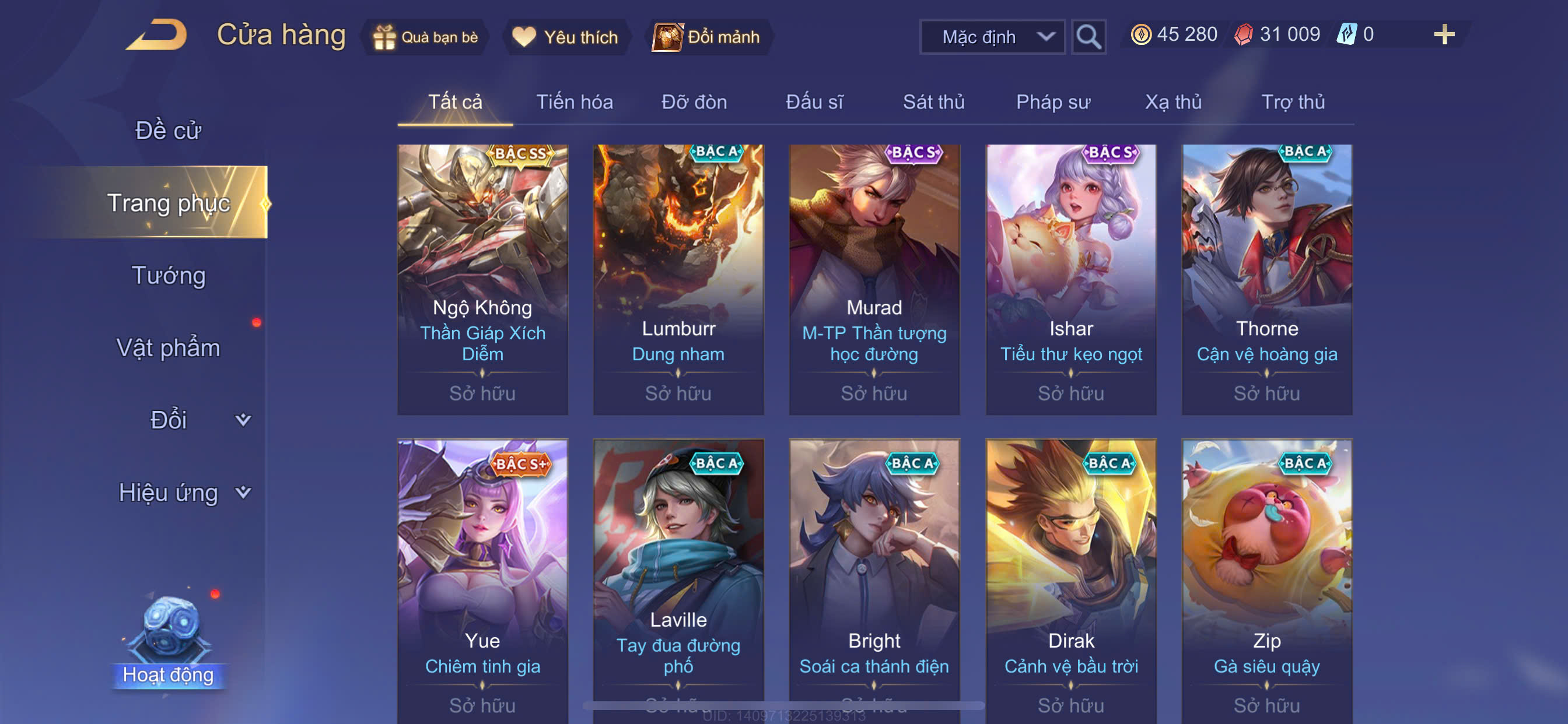Expand the Mặc định sort dropdown
The width and height of the screenshot is (1568, 724).
[992, 37]
